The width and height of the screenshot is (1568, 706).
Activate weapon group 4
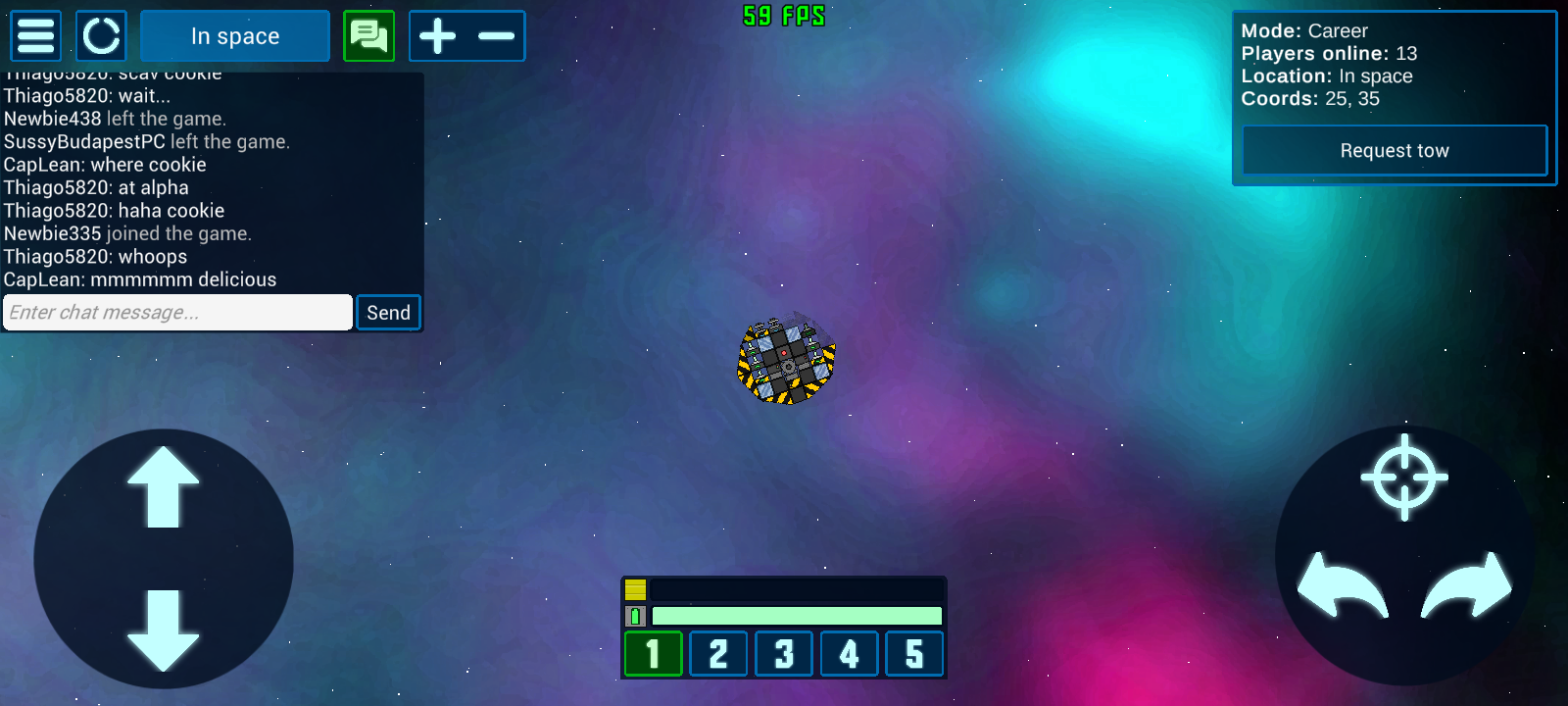(x=849, y=654)
